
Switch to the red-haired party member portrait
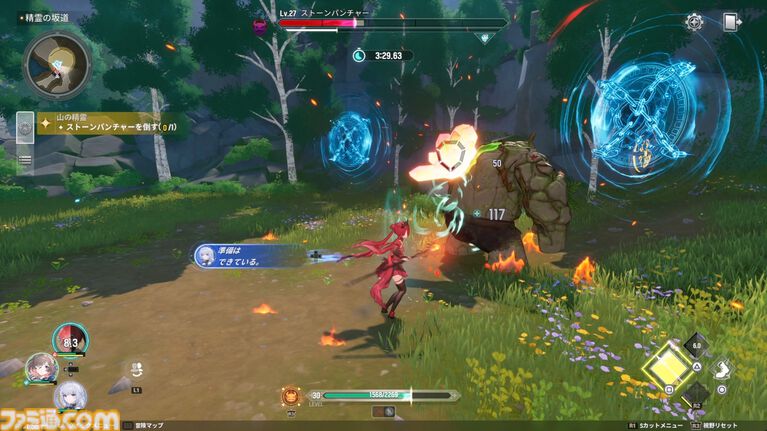pyautogui.click(x=70, y=340)
